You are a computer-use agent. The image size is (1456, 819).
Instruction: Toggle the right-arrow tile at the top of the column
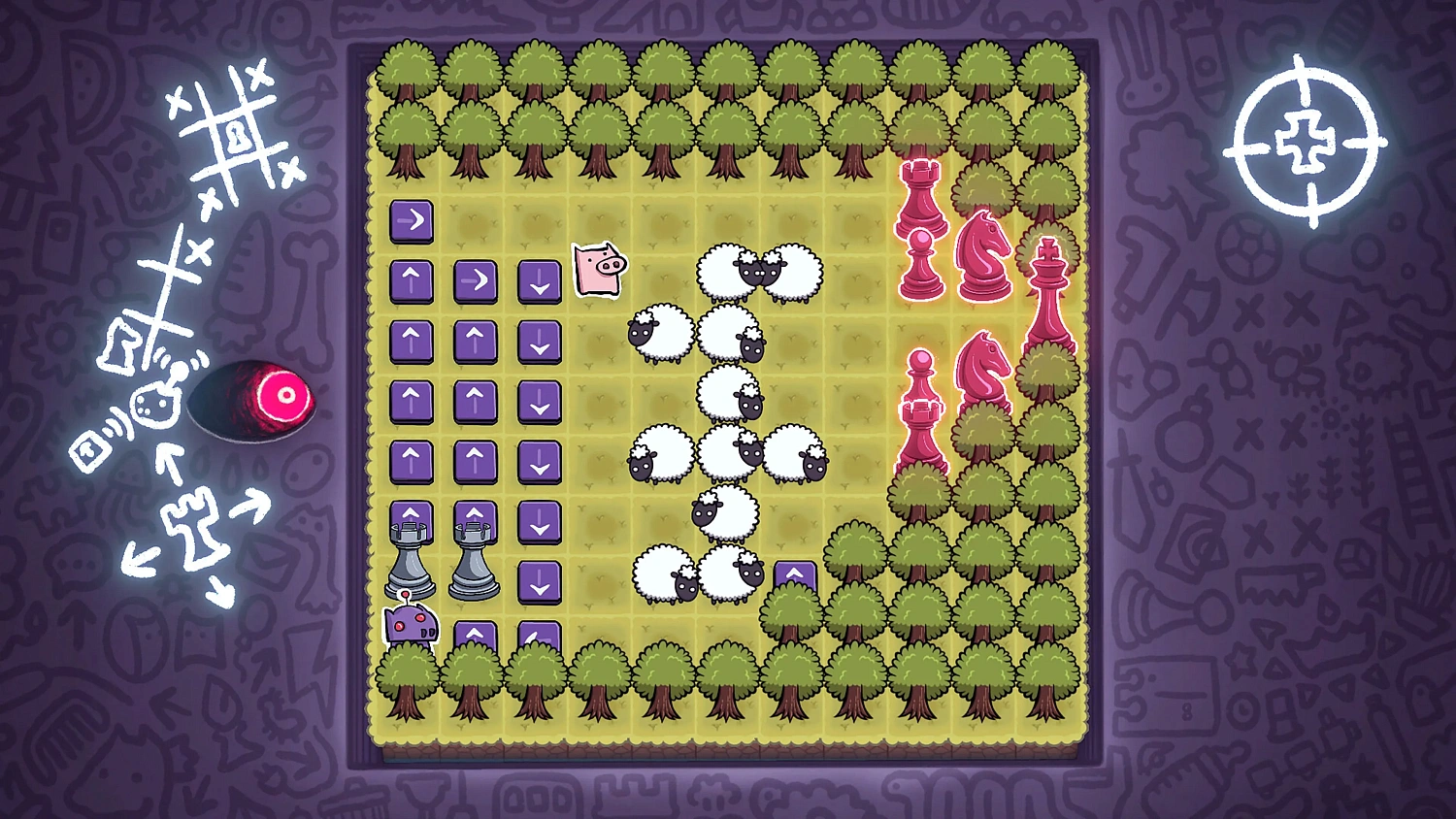(412, 223)
